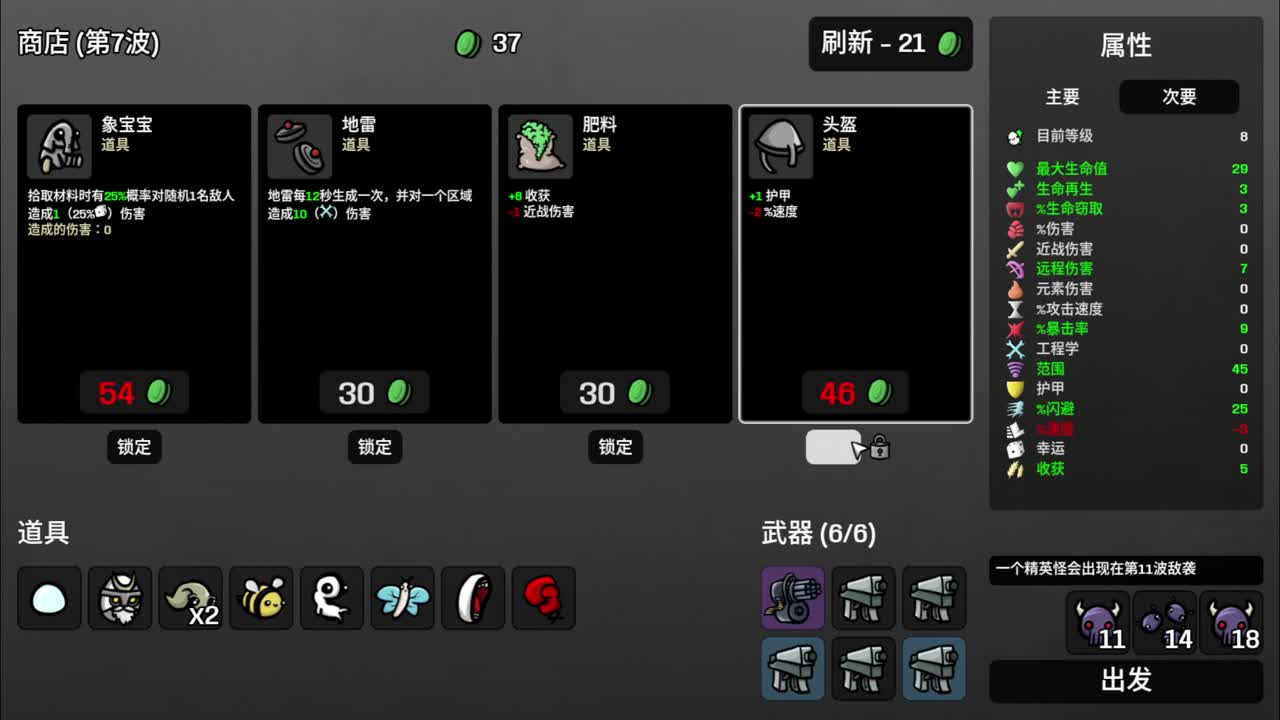The image size is (1280, 720).
Task: Click the mine icon on the 地雷 card
Action: [298, 145]
